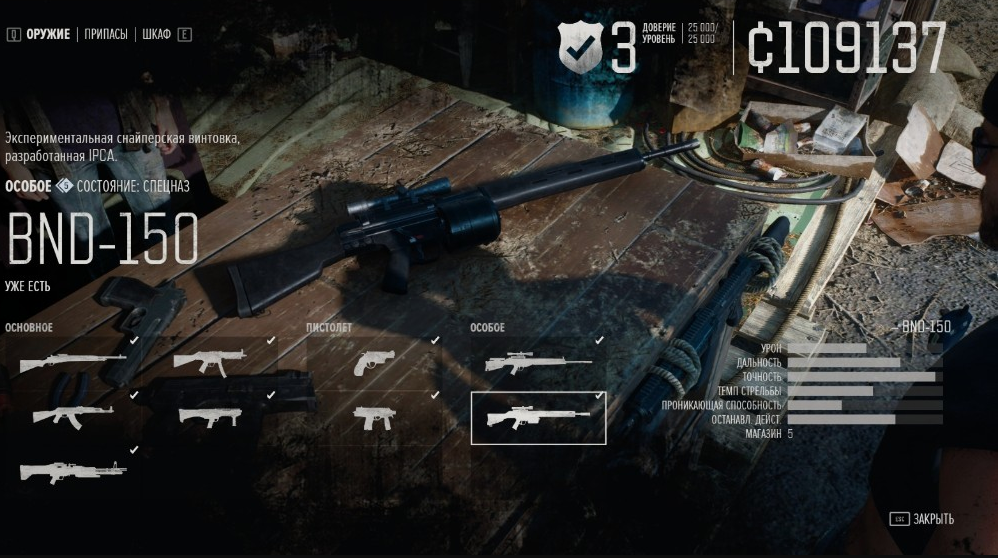This screenshot has width=998, height=558.
Task: Pick the AK assault rifle slot
Action: tap(72, 415)
